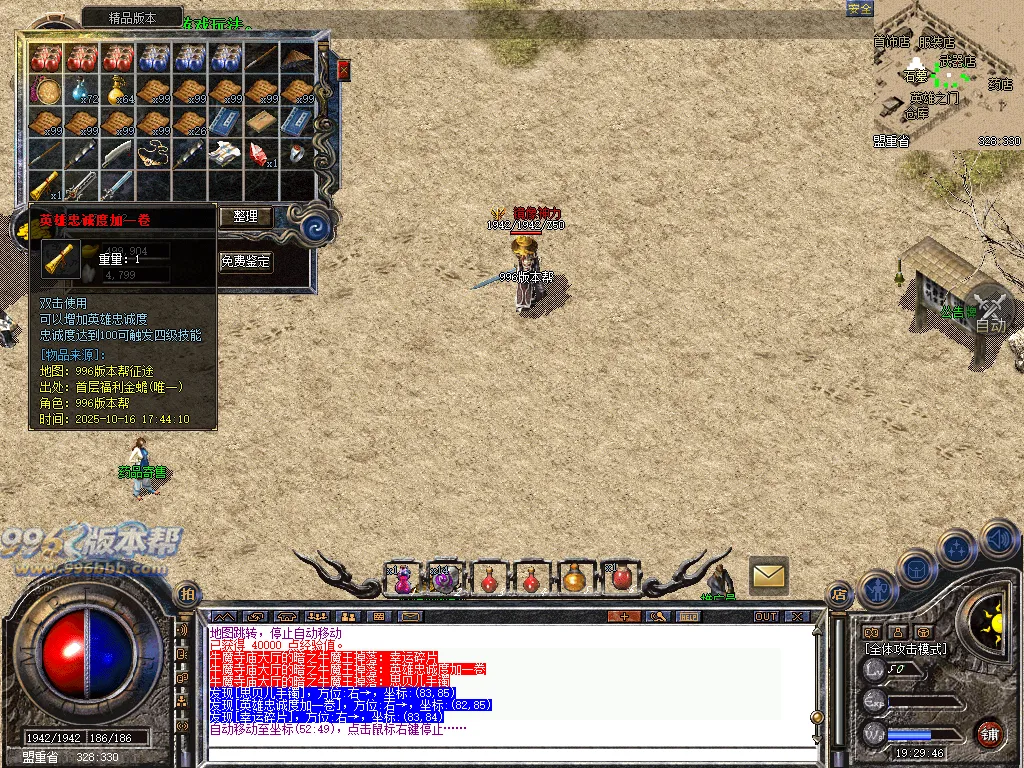Select the yellow potion x64 slot
The width and height of the screenshot is (1024, 768).
click(x=118, y=91)
